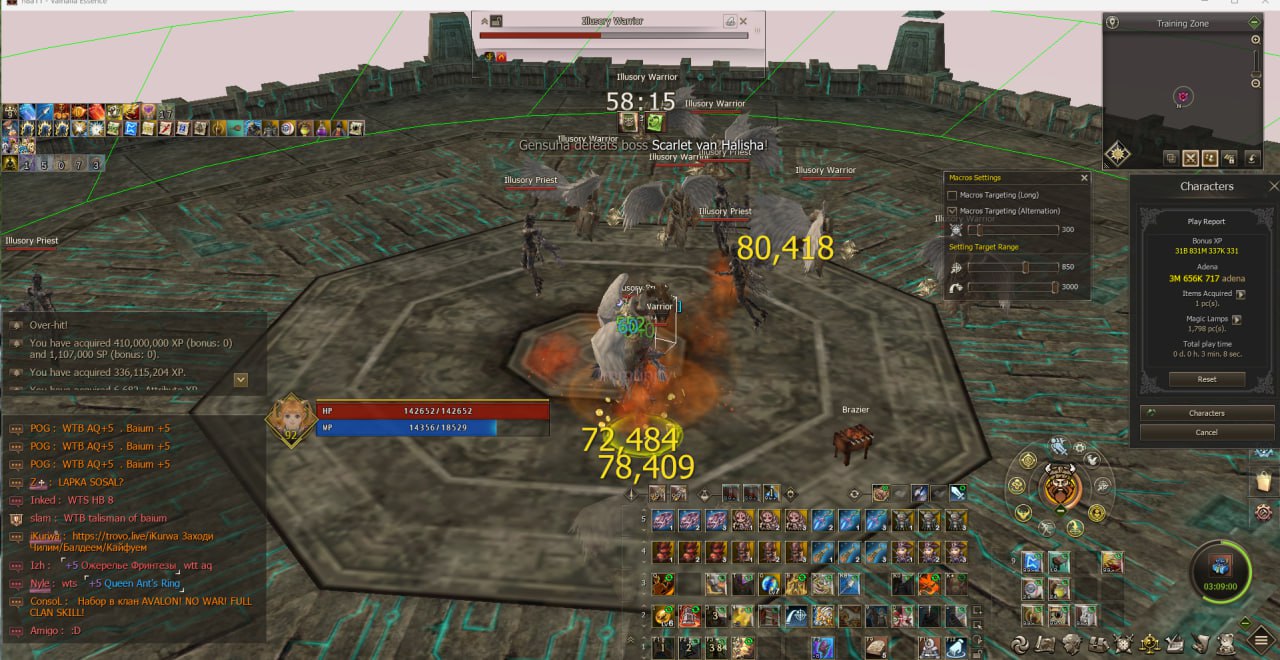Zoom out the minimap

pos(1256,85)
